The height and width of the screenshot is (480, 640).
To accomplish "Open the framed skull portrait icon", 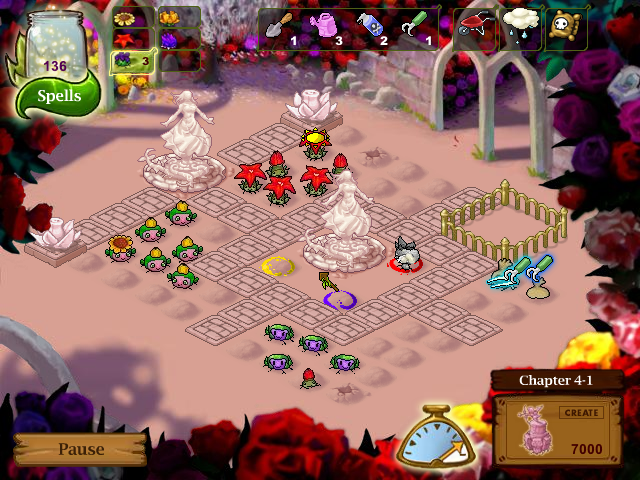I will tap(566, 28).
